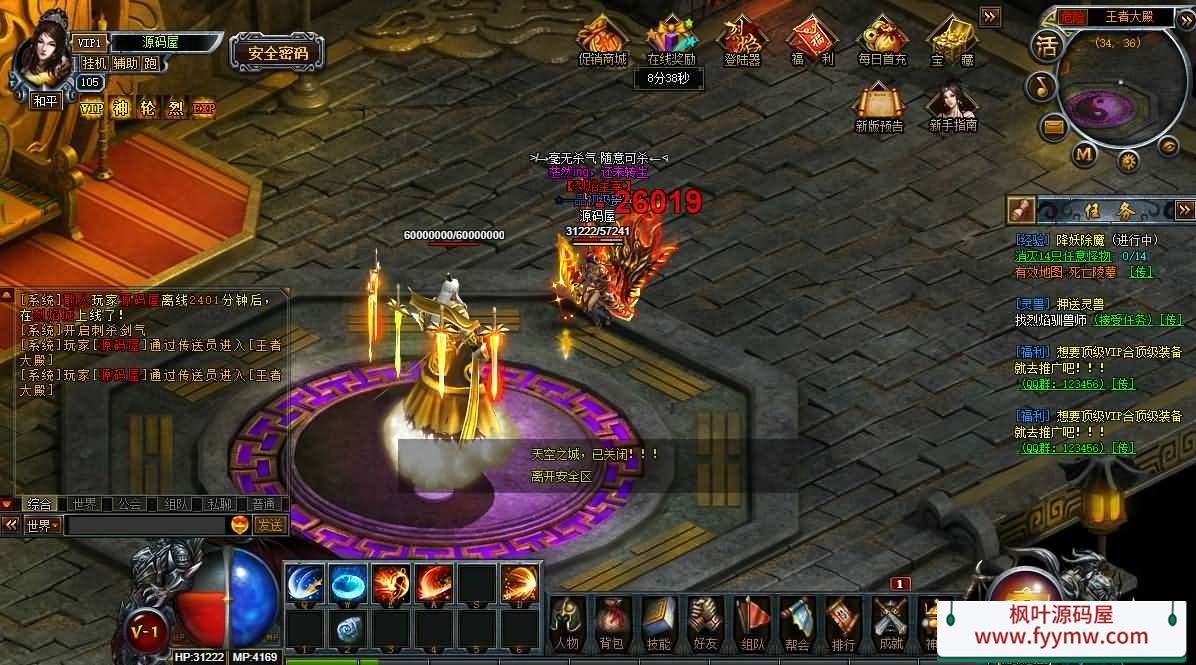The width and height of the screenshot is (1196, 665).
Task: Switch chat to the 公会 guild tab
Action: click(x=130, y=504)
